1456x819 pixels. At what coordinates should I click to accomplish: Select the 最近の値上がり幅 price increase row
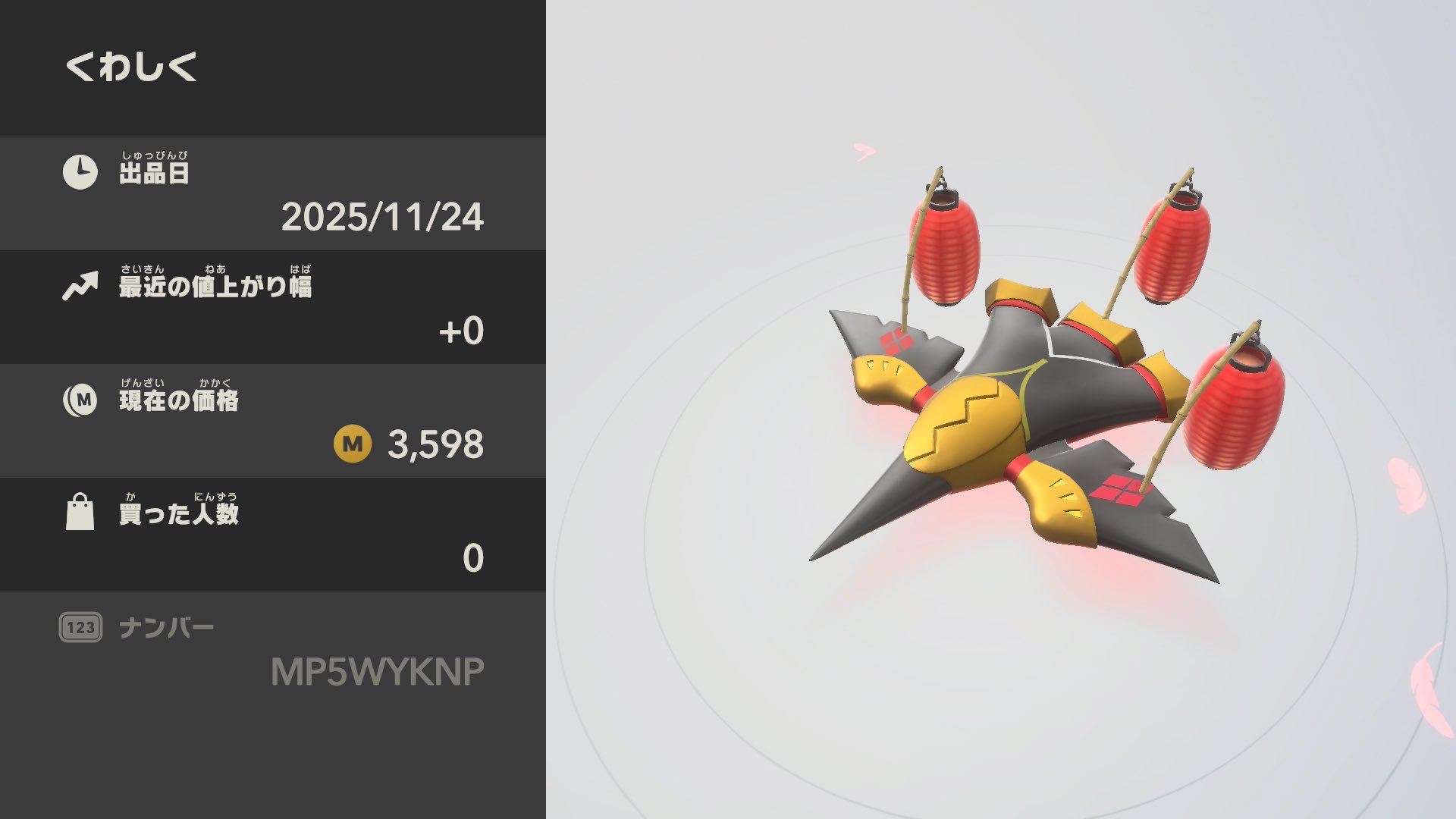[273, 307]
